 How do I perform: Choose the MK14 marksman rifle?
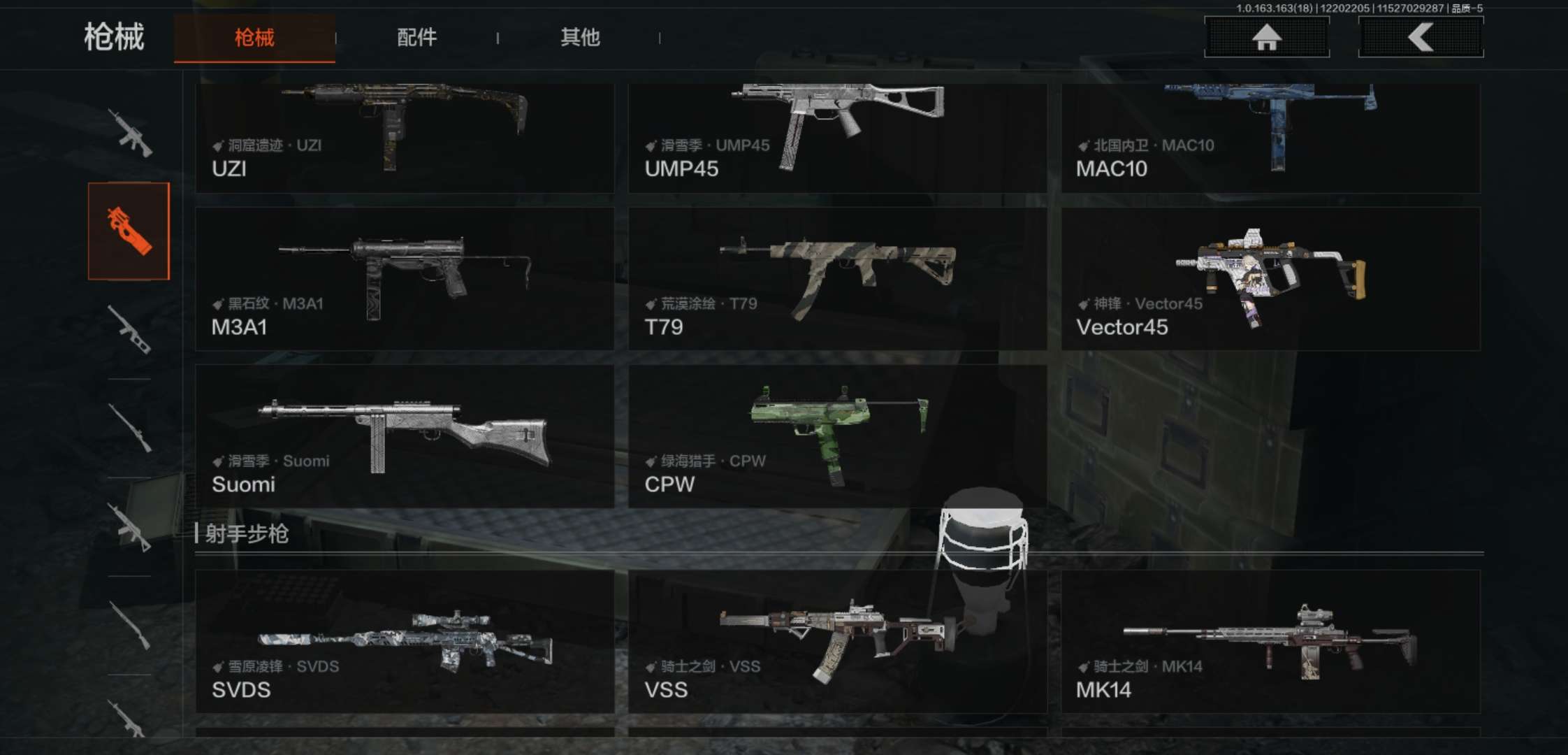click(x=1270, y=641)
